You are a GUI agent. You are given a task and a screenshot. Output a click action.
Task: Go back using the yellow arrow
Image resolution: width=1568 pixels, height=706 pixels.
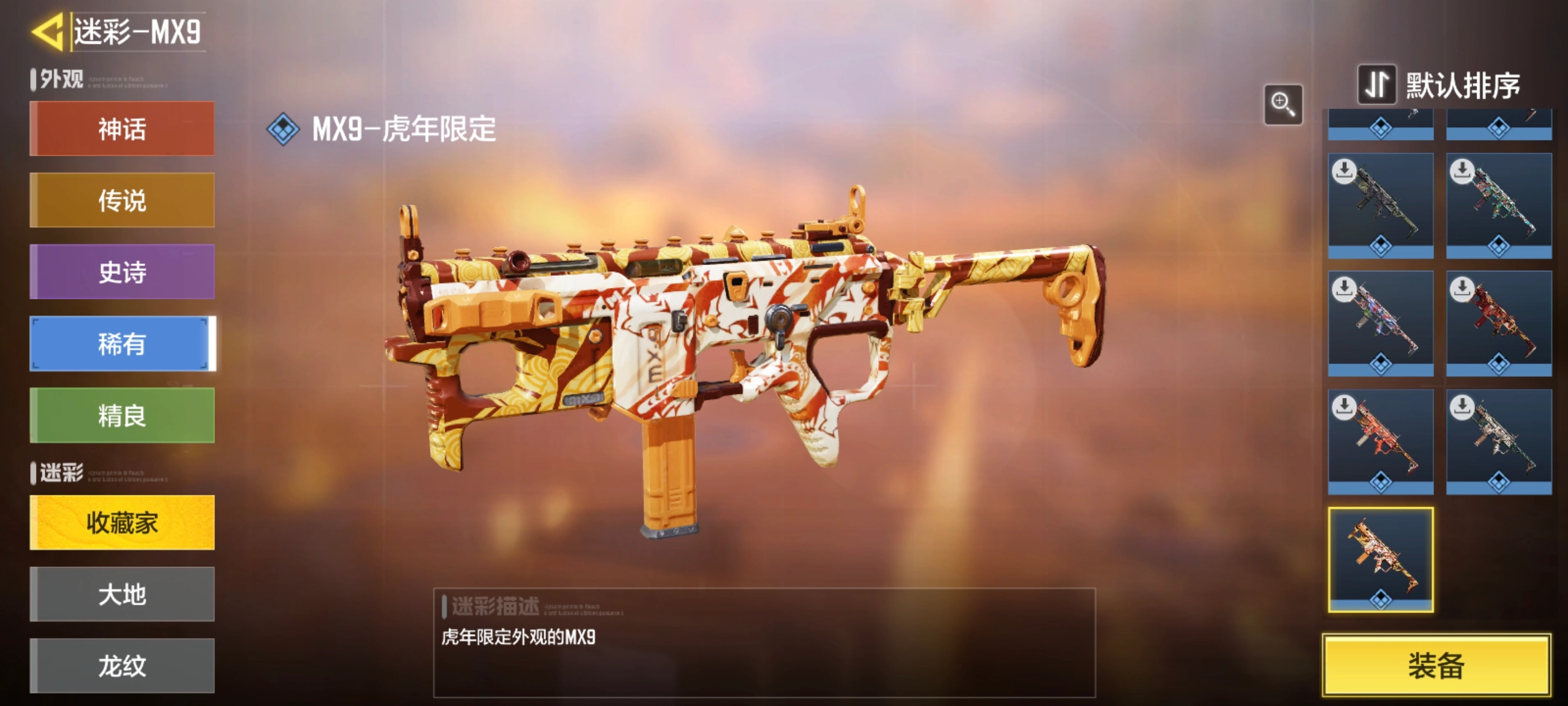[x=48, y=32]
